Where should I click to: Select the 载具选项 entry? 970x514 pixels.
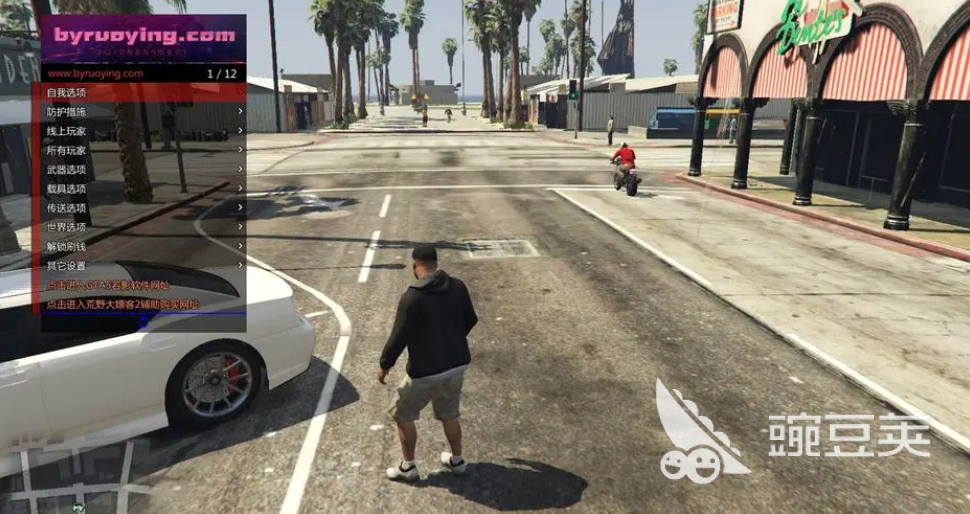click(143, 188)
